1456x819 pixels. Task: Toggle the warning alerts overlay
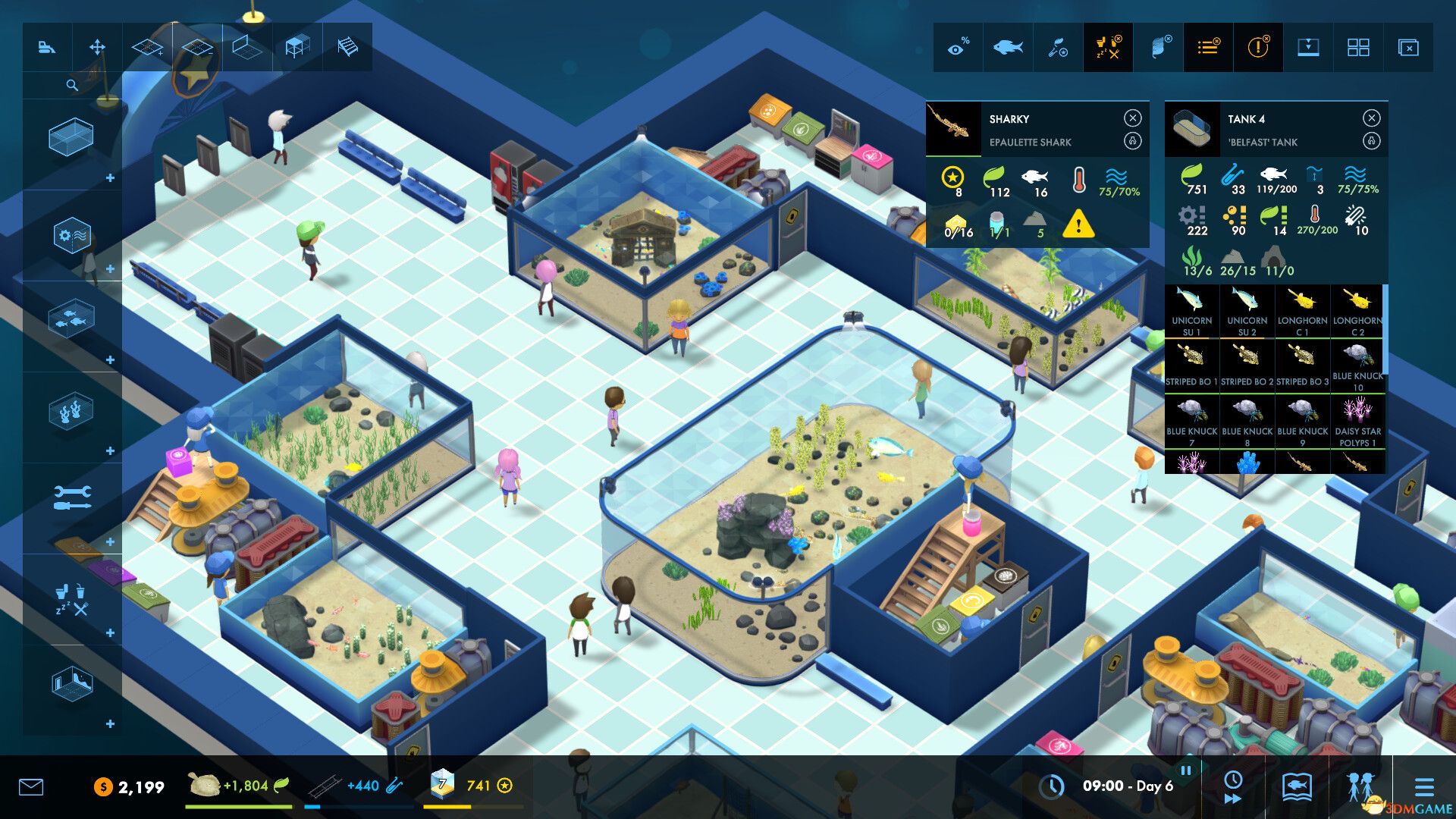tap(1257, 47)
